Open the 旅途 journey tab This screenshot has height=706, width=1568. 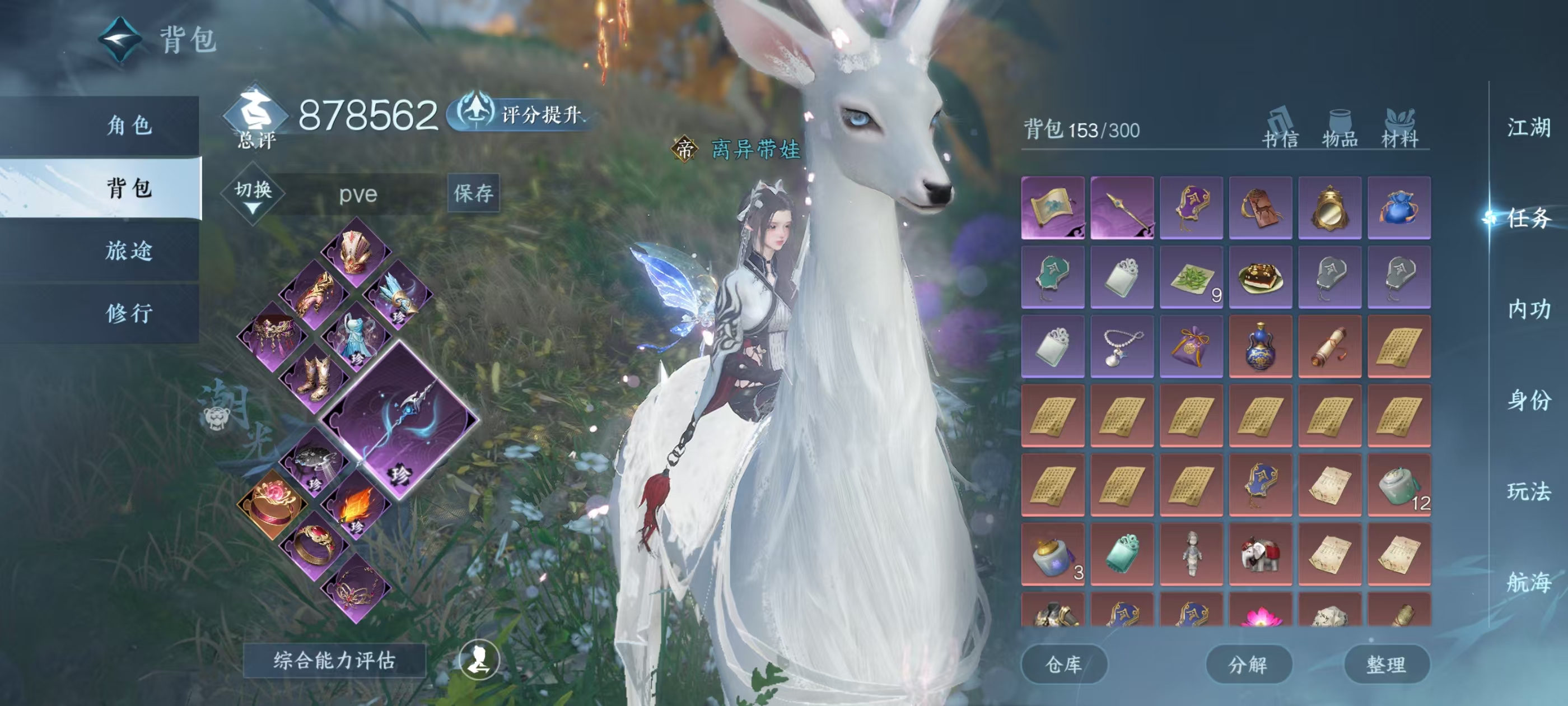[128, 251]
